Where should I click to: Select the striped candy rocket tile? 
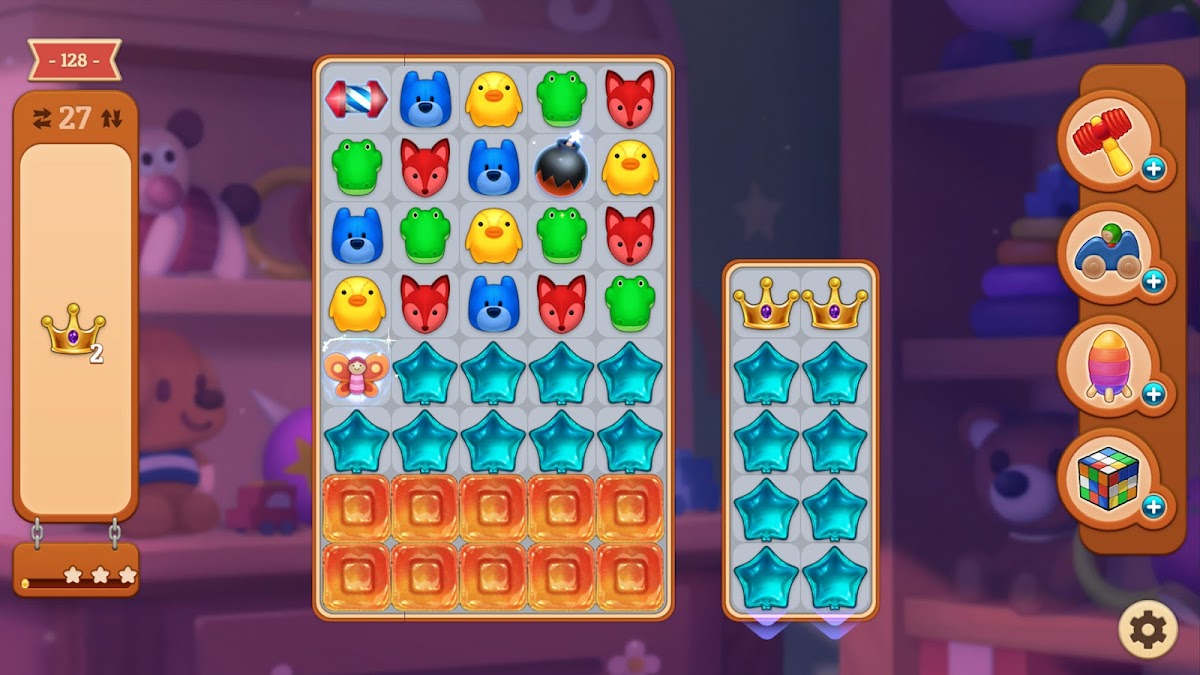[357, 99]
